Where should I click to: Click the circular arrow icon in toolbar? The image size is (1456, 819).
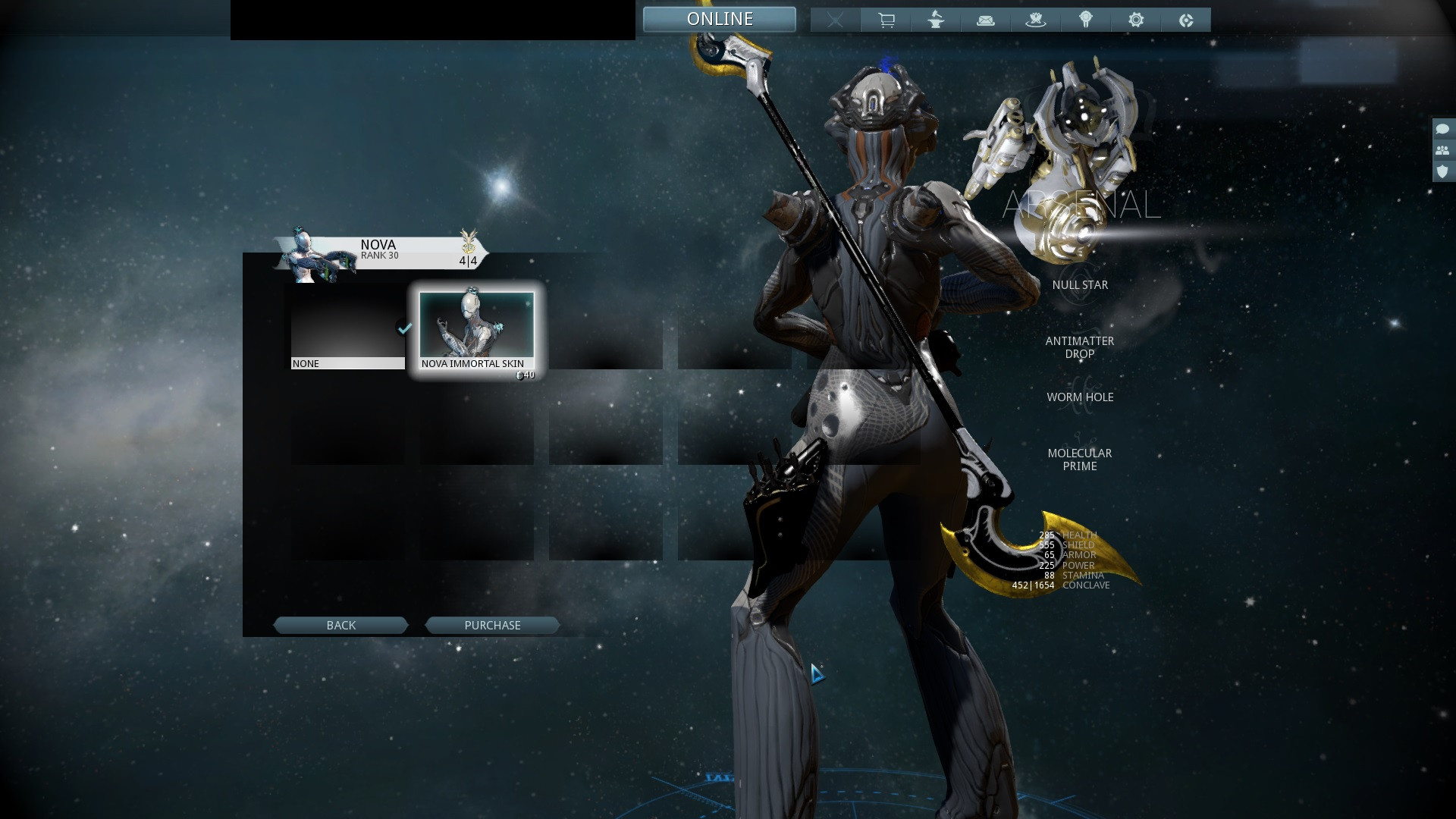click(x=1186, y=20)
